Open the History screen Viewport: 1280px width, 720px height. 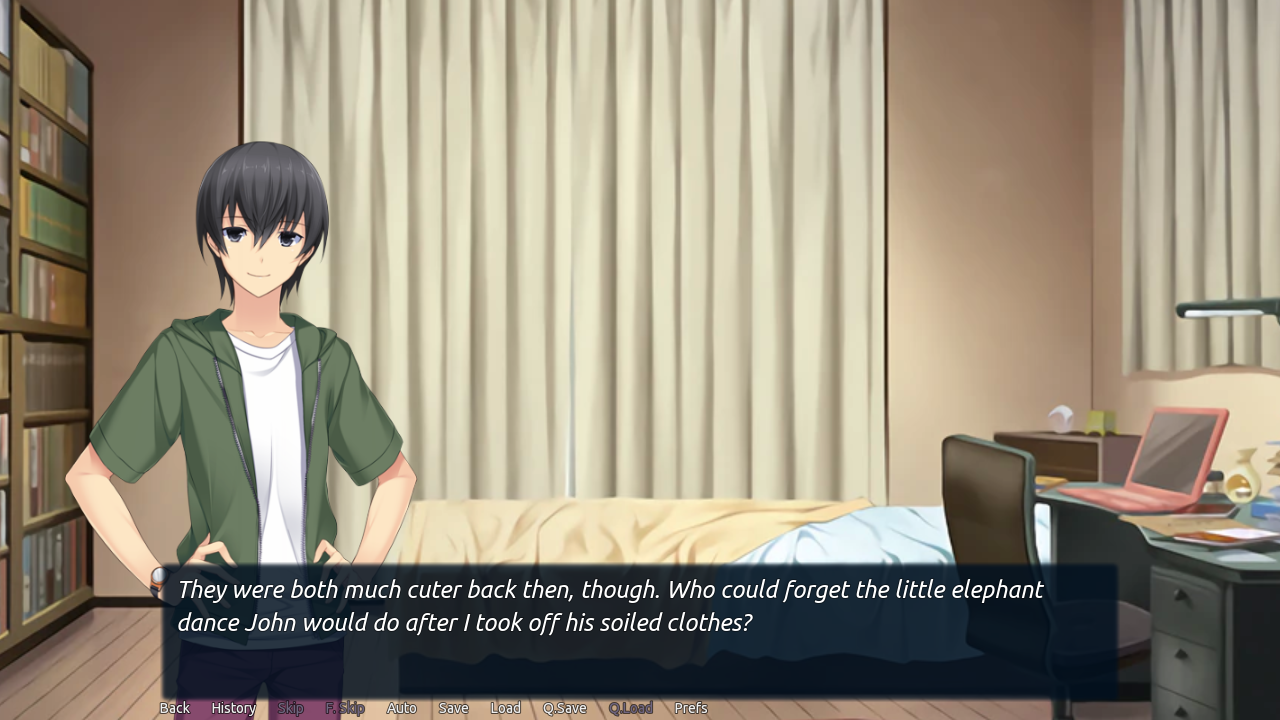click(233, 707)
